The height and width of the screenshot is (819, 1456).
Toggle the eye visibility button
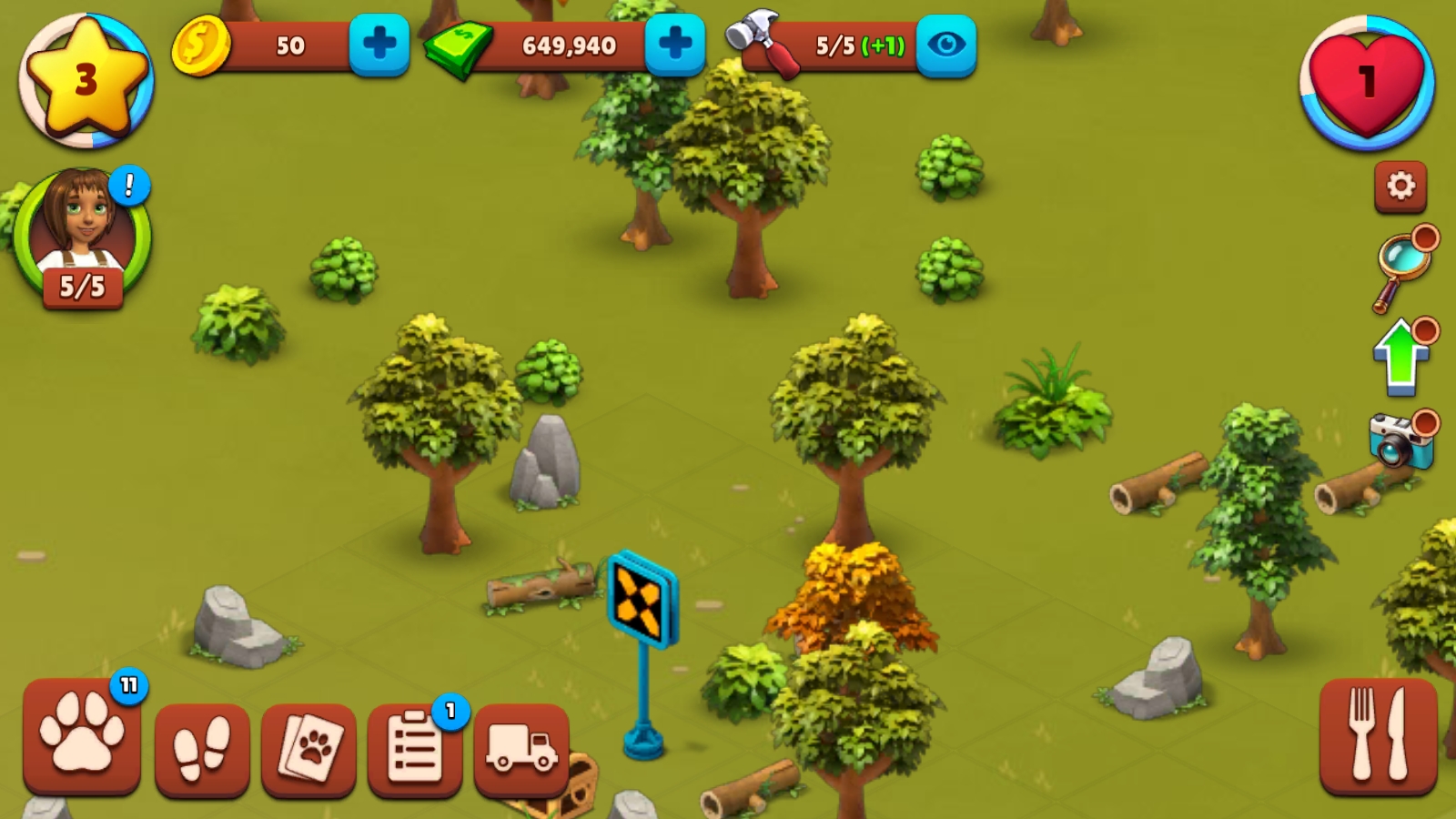[x=945, y=44]
